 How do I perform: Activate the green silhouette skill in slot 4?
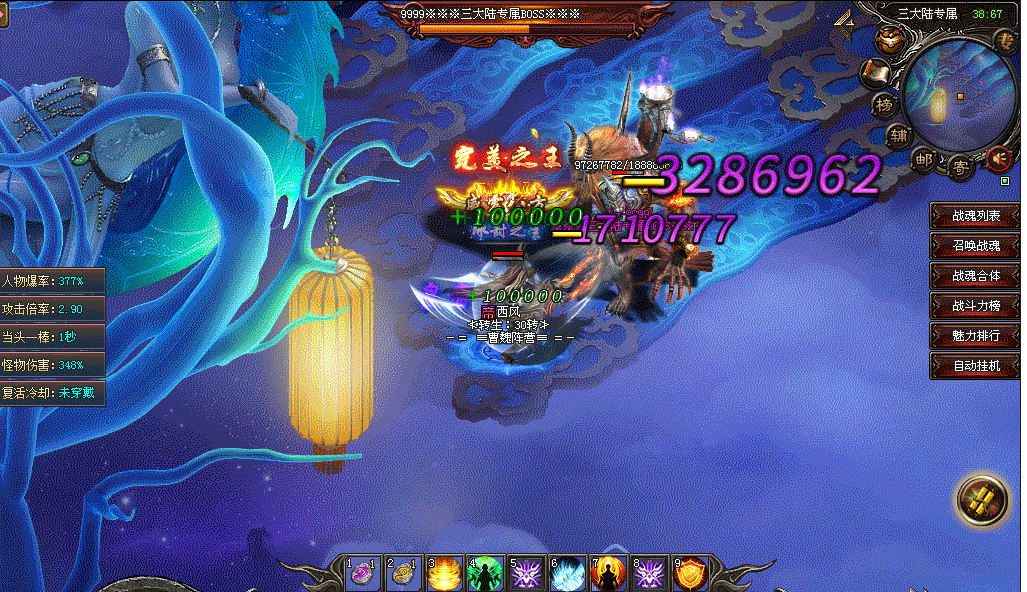[x=486, y=574]
